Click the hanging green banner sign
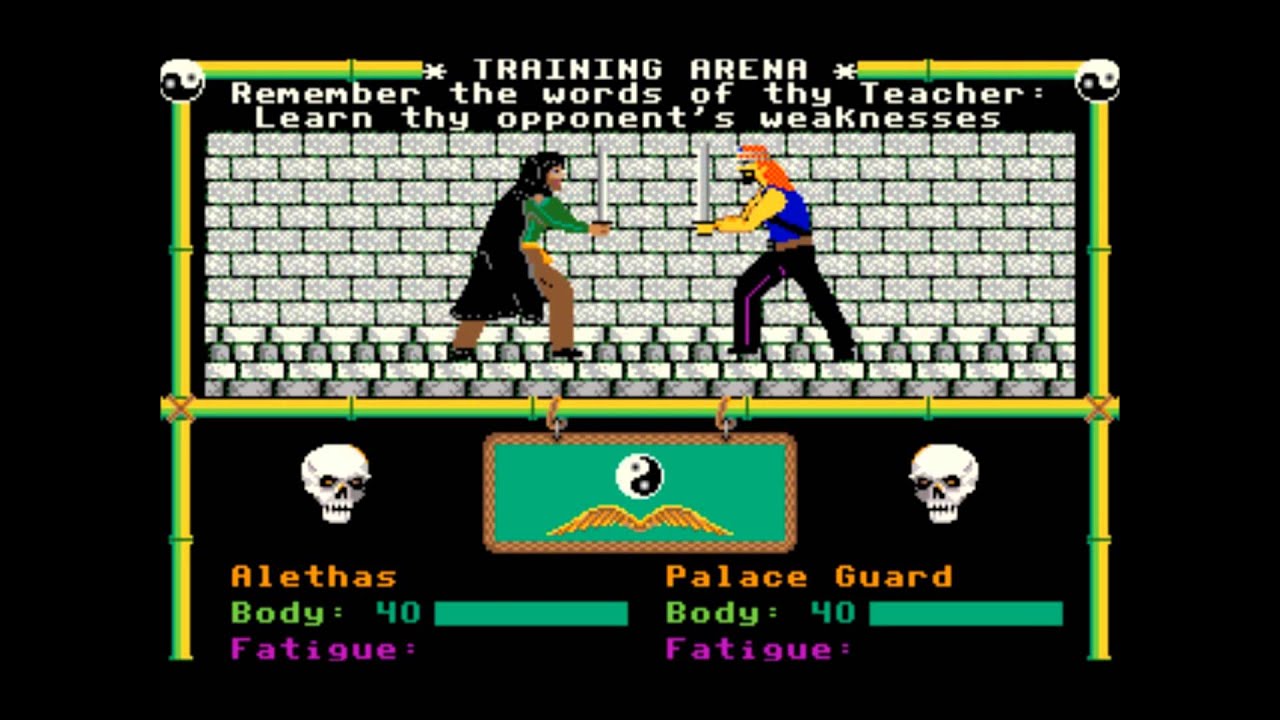The image size is (1280, 720). 640,492
